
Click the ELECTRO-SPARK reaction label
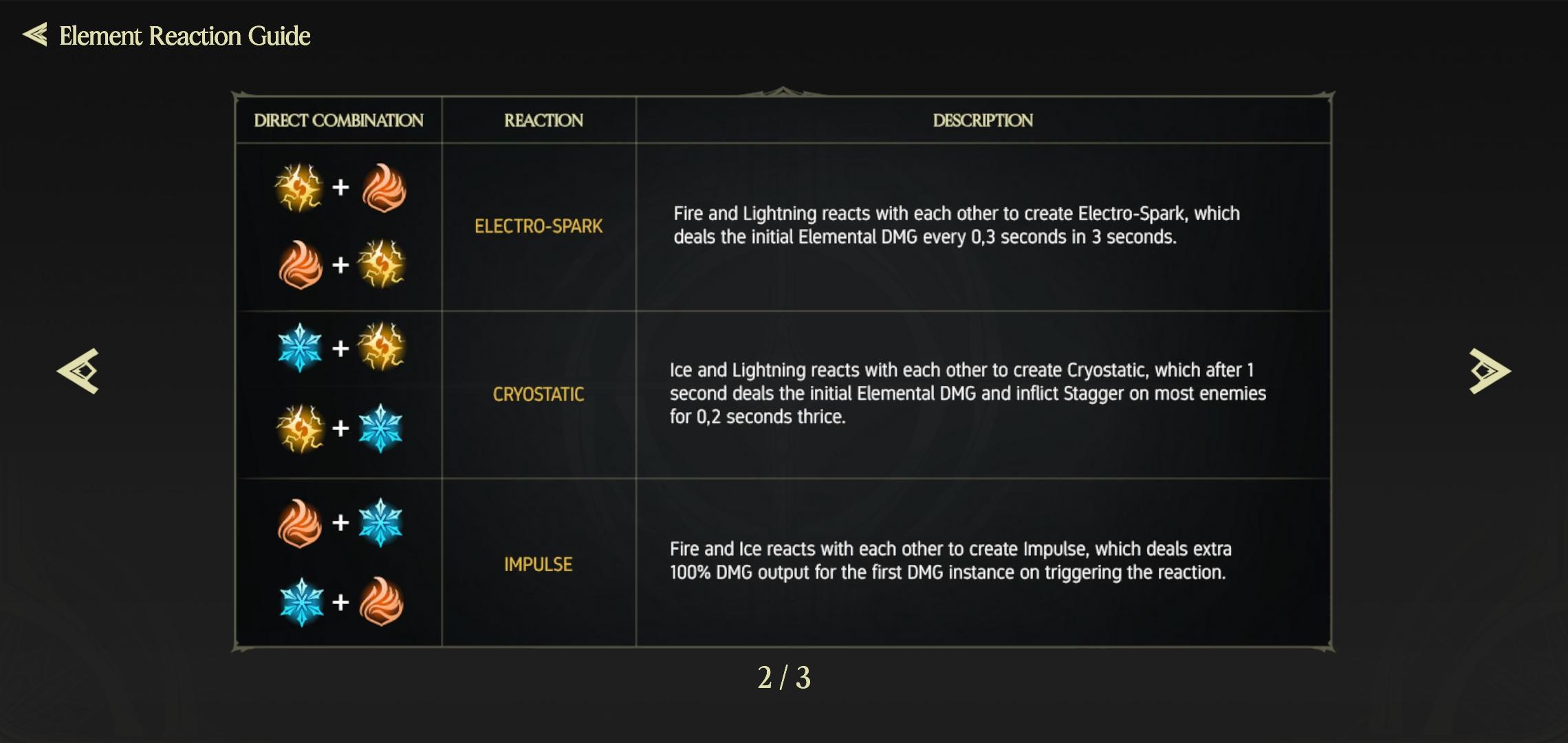(538, 226)
